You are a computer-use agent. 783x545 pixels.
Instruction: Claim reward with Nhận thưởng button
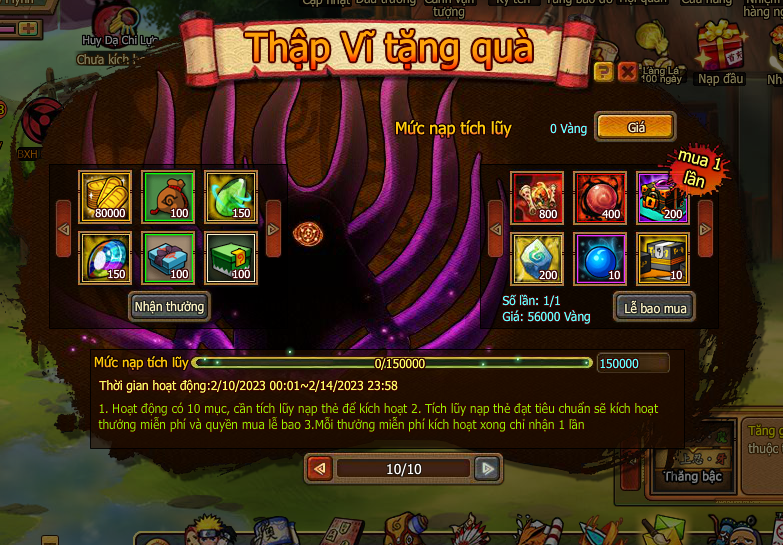click(169, 306)
